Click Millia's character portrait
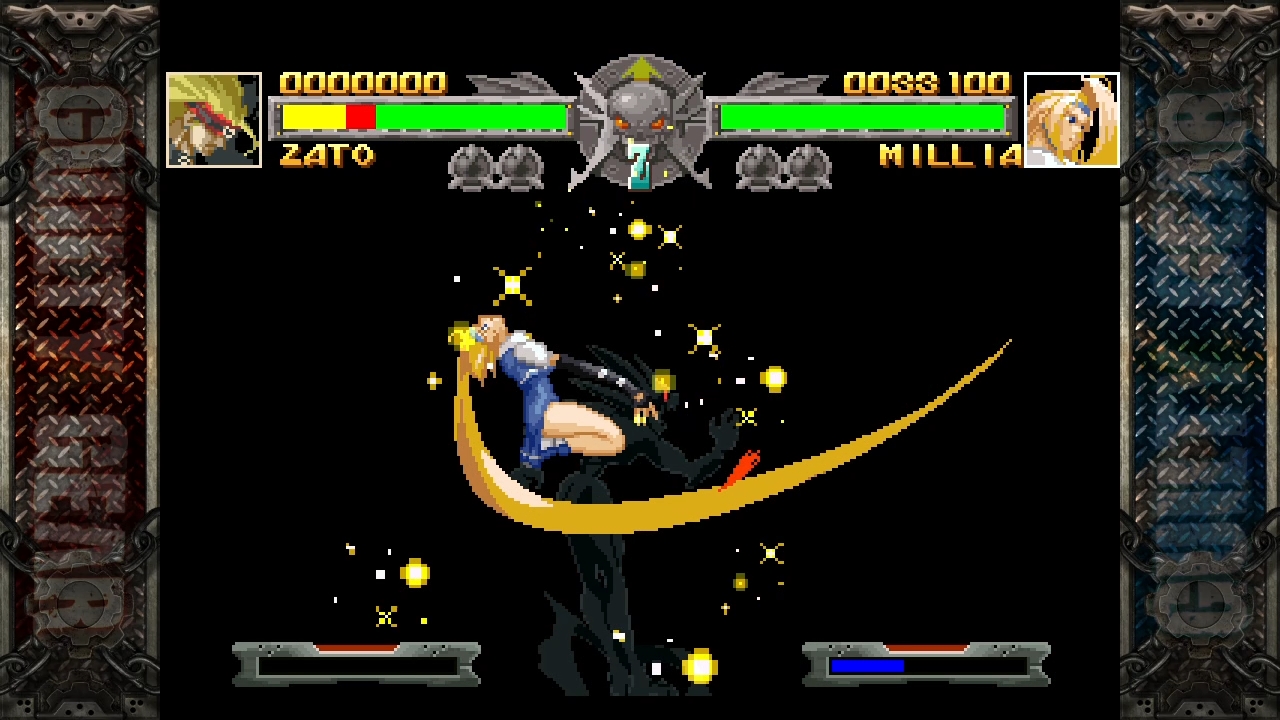Viewport: 1280px width, 720px height. [x=1070, y=117]
